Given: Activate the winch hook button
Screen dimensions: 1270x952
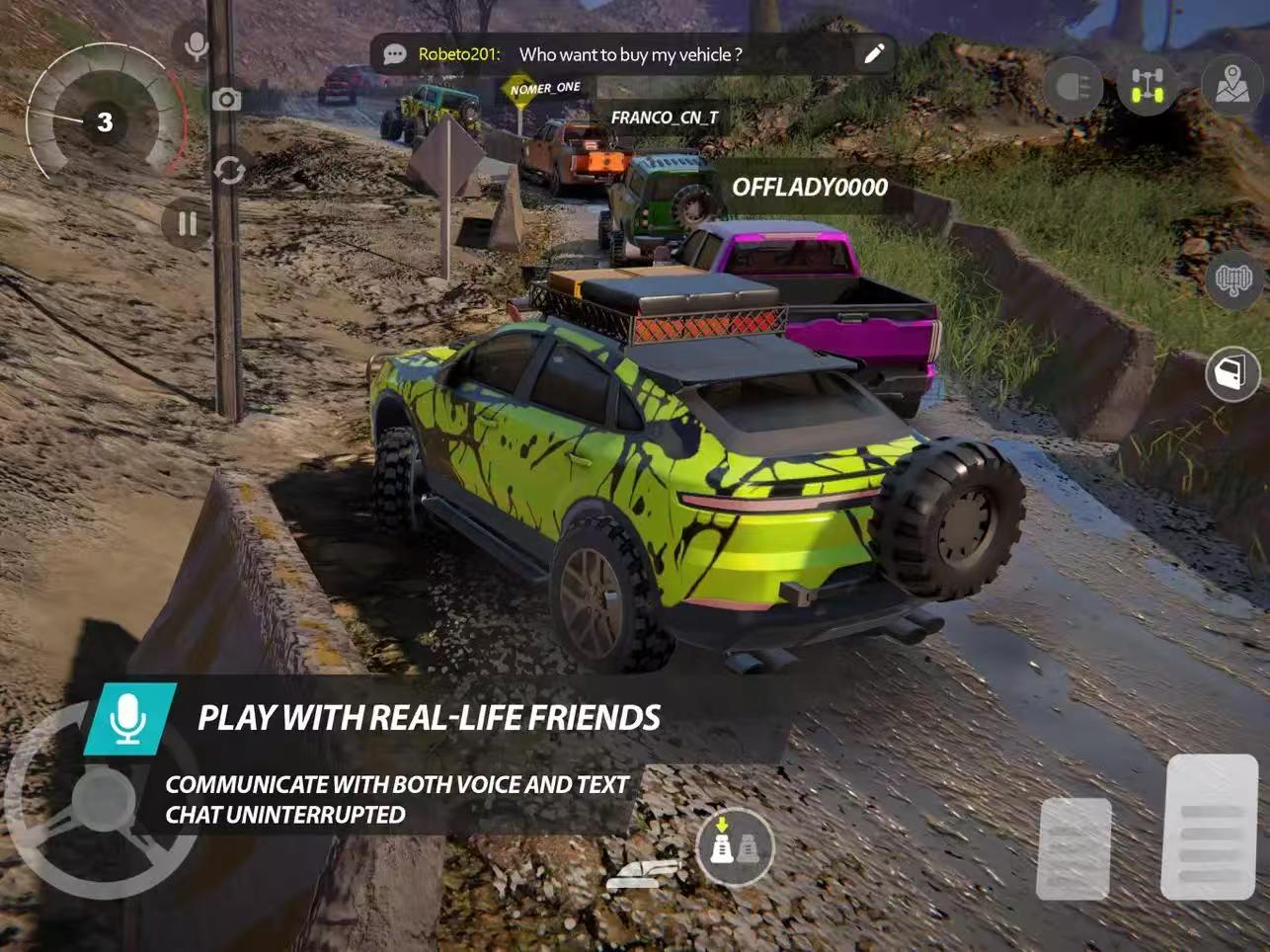Looking at the screenshot, I should (x=1232, y=280).
